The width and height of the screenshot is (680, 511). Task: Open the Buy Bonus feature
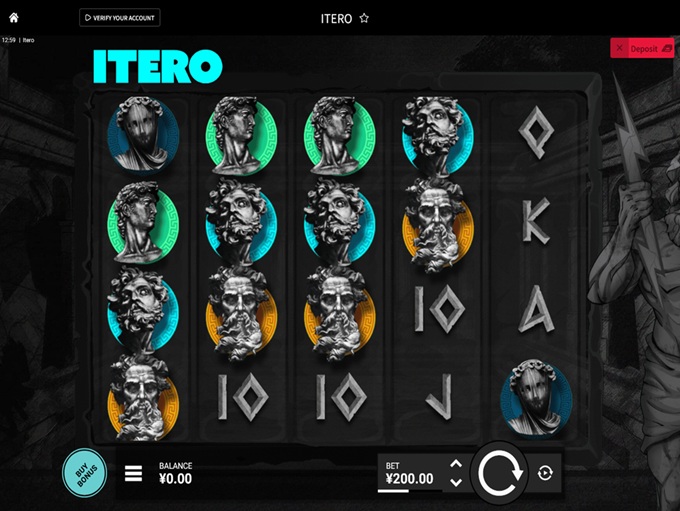coord(84,473)
